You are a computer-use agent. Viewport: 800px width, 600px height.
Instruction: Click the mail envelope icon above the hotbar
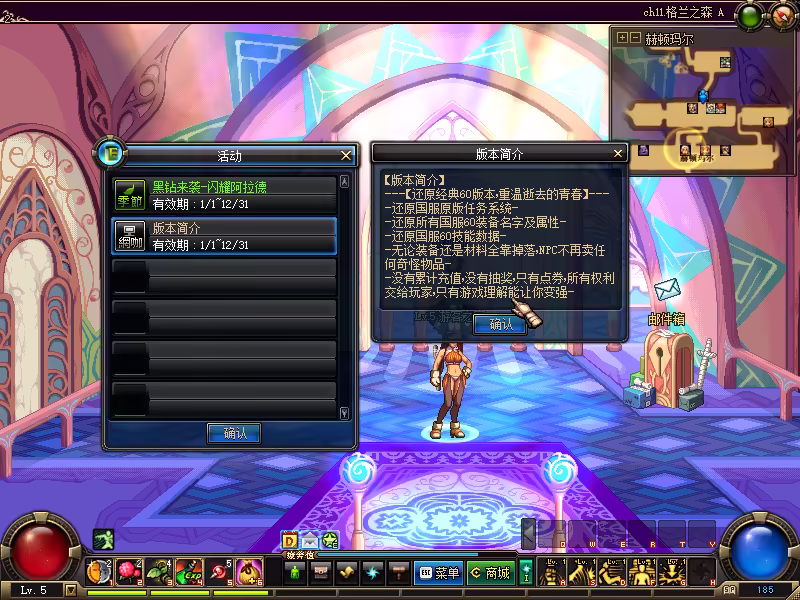click(x=309, y=541)
